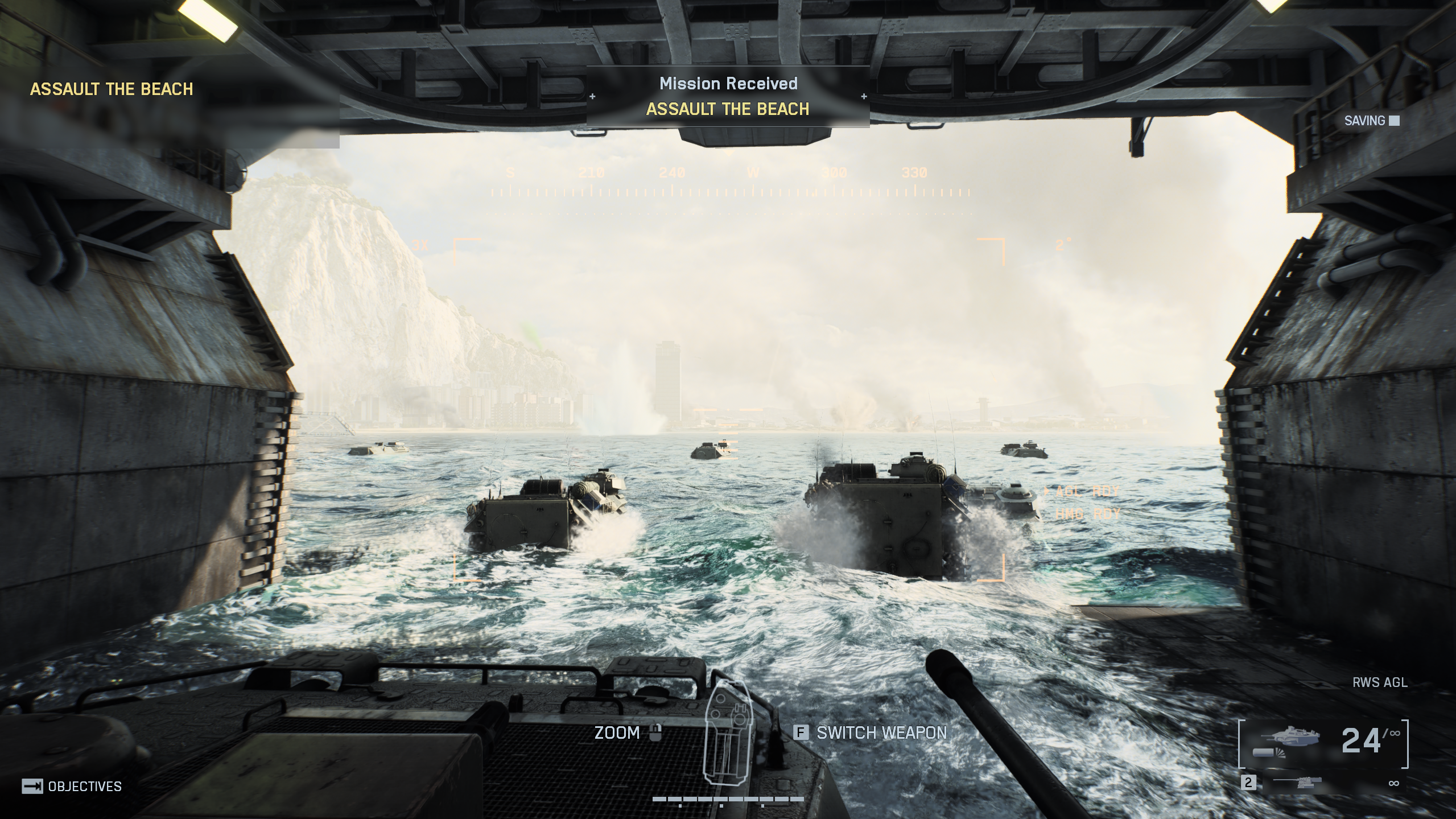Select the ASSAULT THE BEACH objective tracker

112,89
